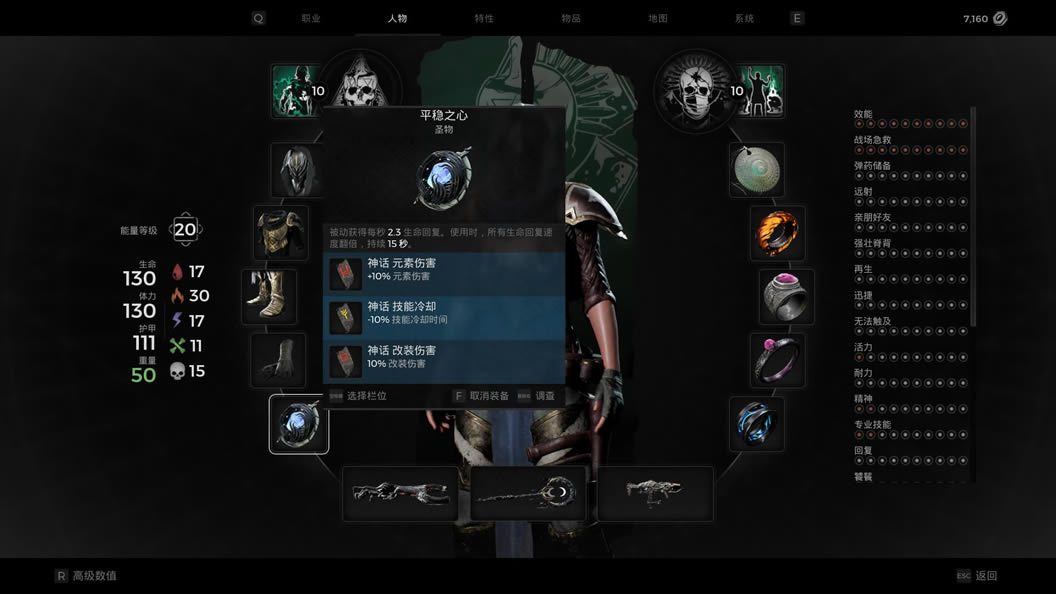The width and height of the screenshot is (1056, 594).
Task: Open the long gun weapon slot
Action: click(x=400, y=493)
